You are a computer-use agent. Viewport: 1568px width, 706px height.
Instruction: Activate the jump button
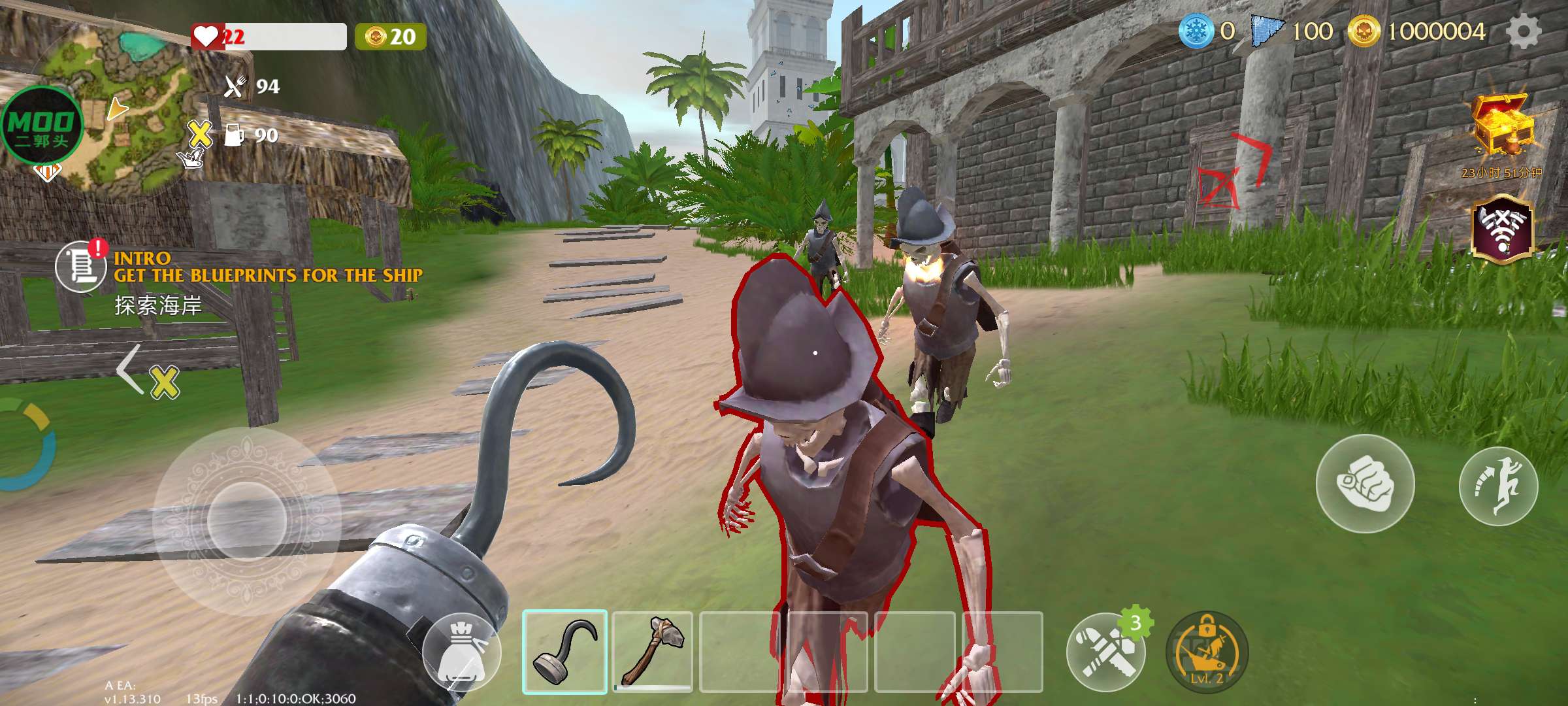pyautogui.click(x=1498, y=486)
